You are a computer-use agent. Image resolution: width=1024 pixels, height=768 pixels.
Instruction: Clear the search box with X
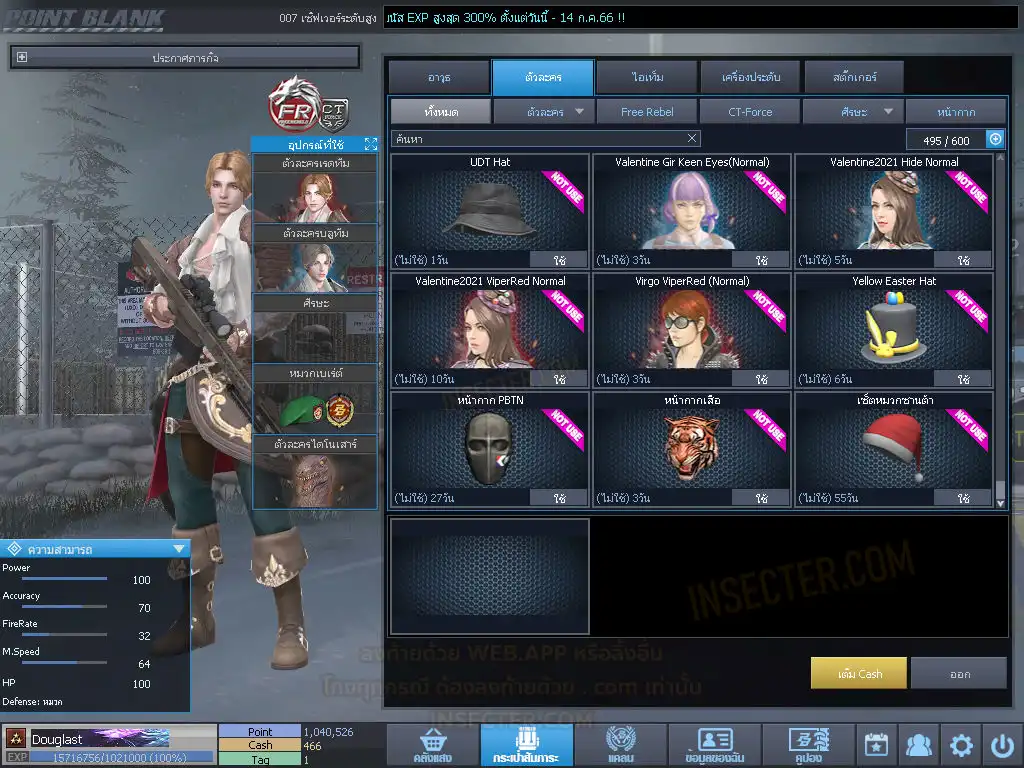pos(692,139)
